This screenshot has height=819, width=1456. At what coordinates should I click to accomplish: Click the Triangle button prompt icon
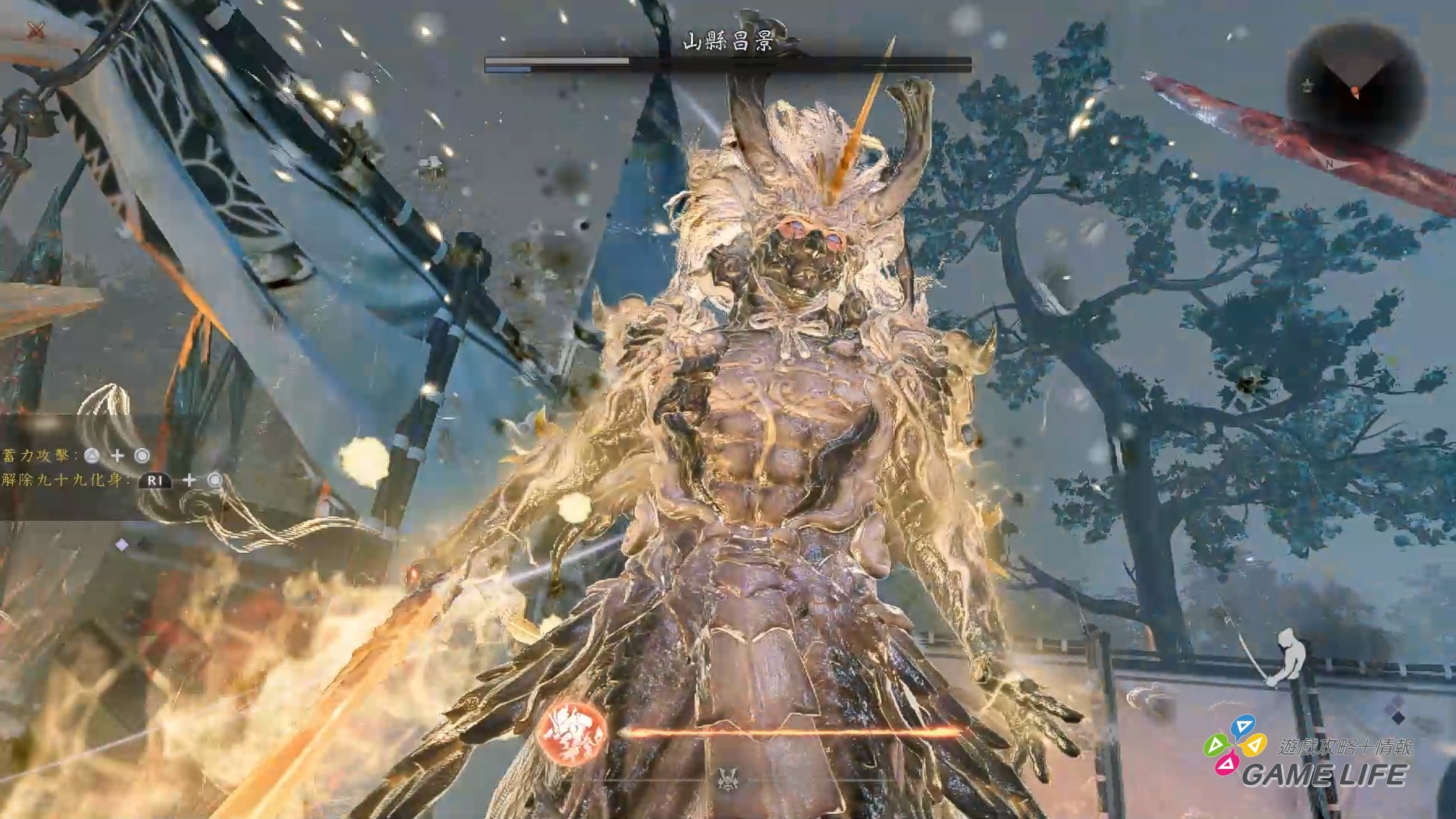[x=91, y=456]
